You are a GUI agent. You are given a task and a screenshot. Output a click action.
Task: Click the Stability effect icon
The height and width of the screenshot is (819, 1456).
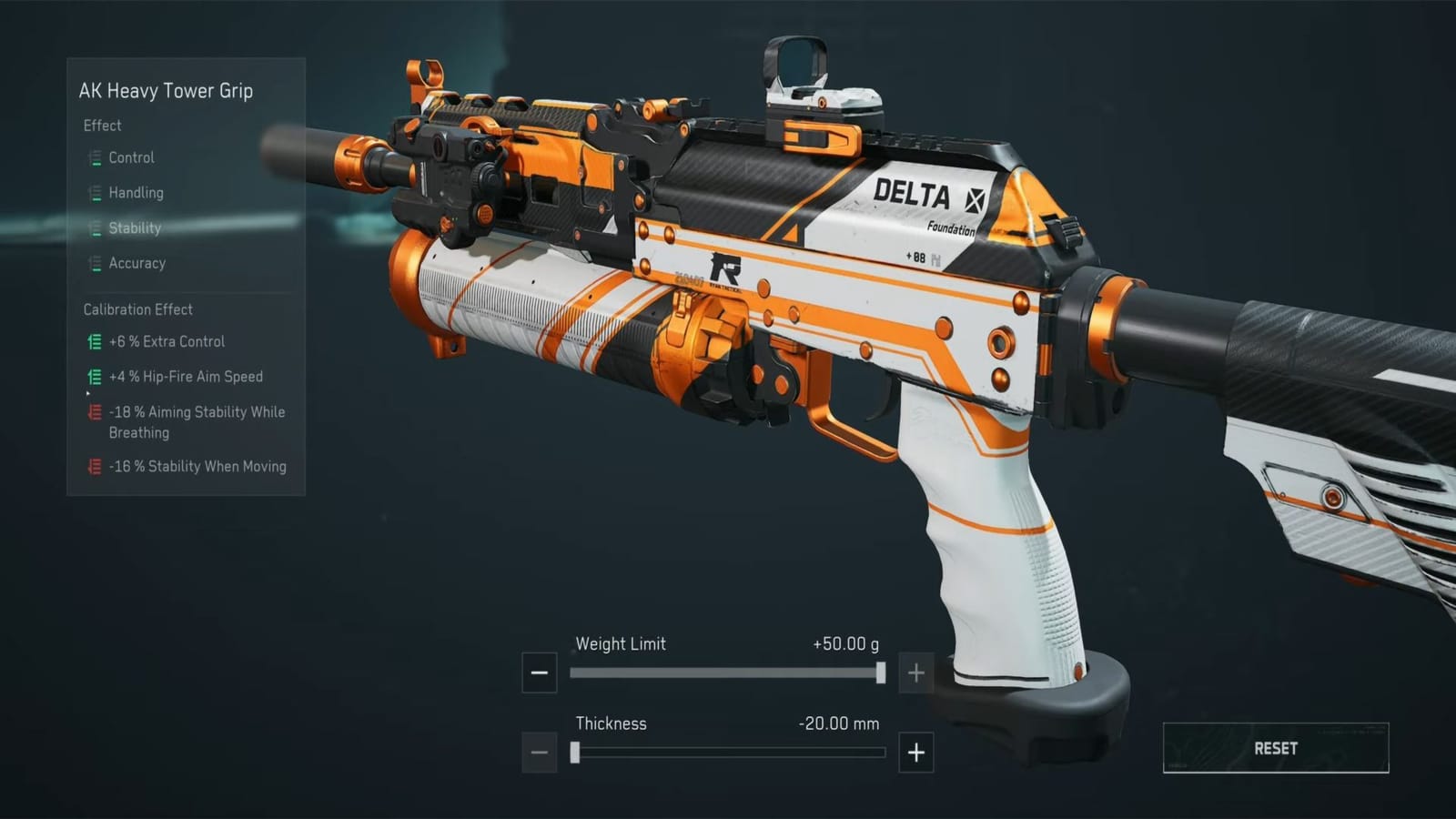click(x=94, y=227)
